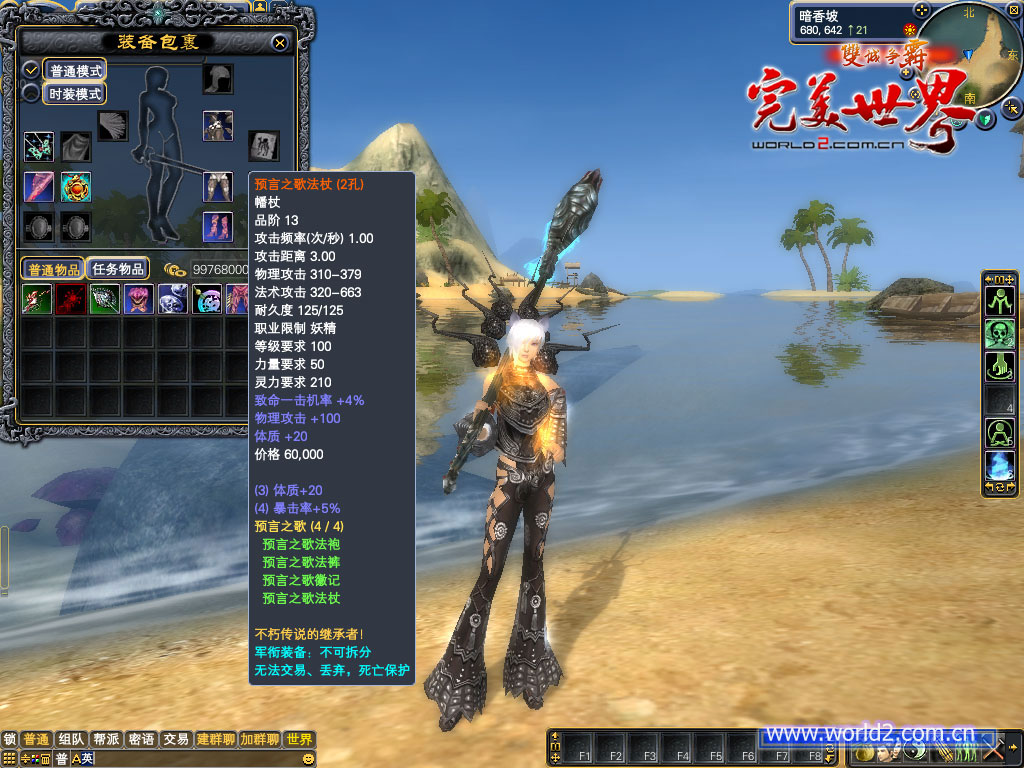Screen dimensions: 1024x768
Task: Select the equipped pants slot
Action: click(x=218, y=186)
